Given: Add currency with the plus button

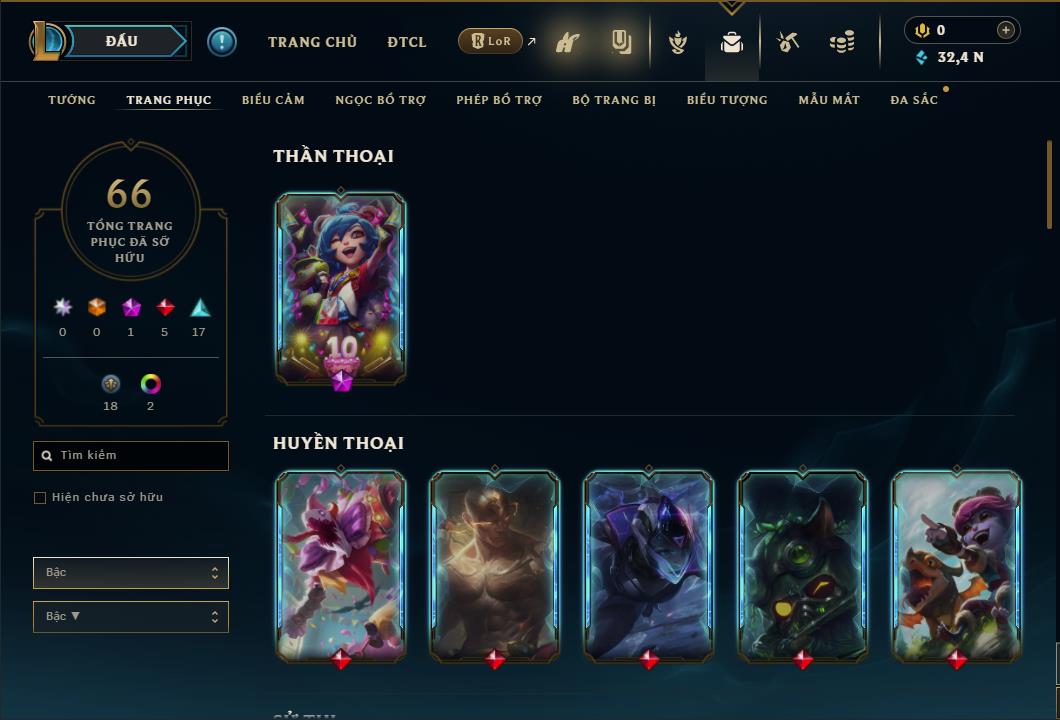Looking at the screenshot, I should click(1005, 30).
